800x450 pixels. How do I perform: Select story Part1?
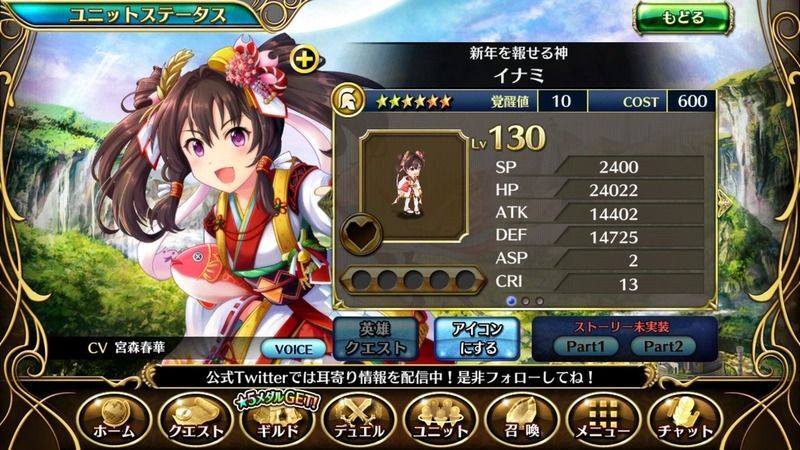(584, 346)
